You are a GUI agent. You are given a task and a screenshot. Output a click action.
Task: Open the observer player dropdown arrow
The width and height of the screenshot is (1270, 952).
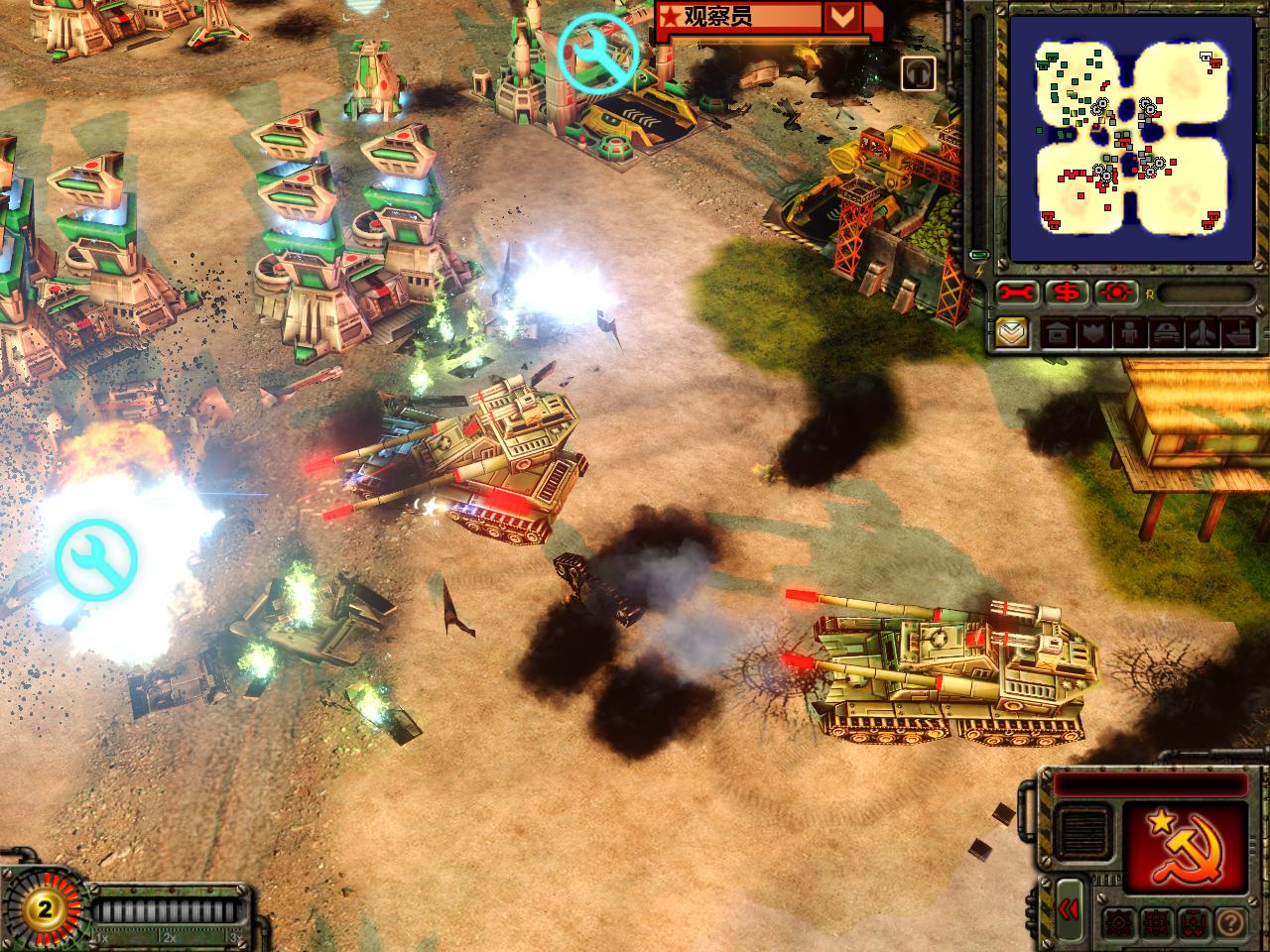click(x=843, y=17)
